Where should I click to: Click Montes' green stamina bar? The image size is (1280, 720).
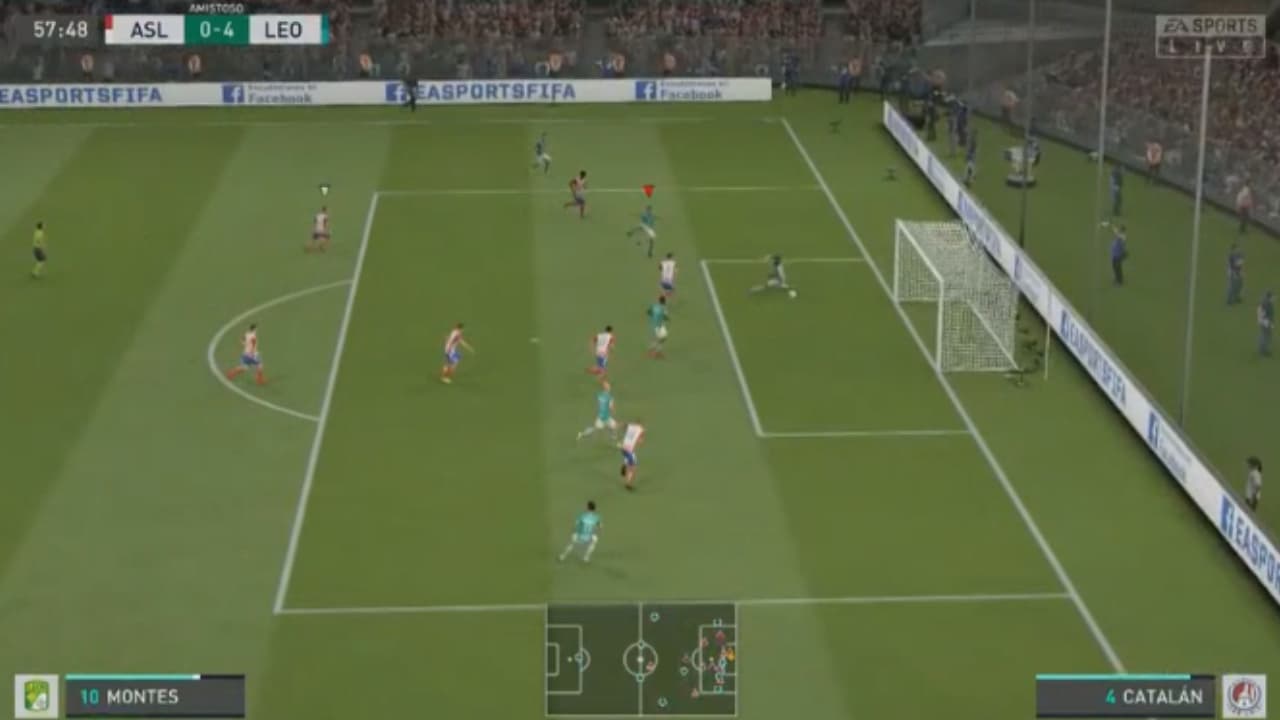coord(130,676)
